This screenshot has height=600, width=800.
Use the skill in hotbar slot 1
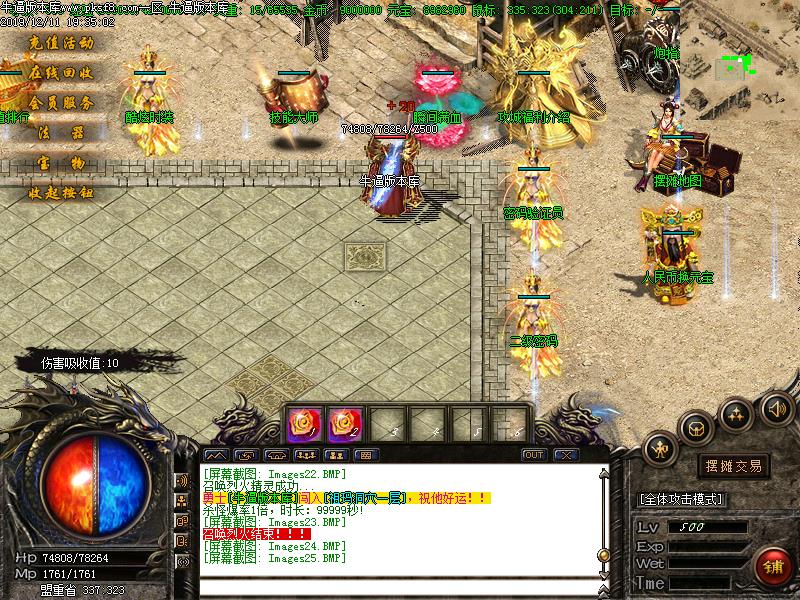304,424
